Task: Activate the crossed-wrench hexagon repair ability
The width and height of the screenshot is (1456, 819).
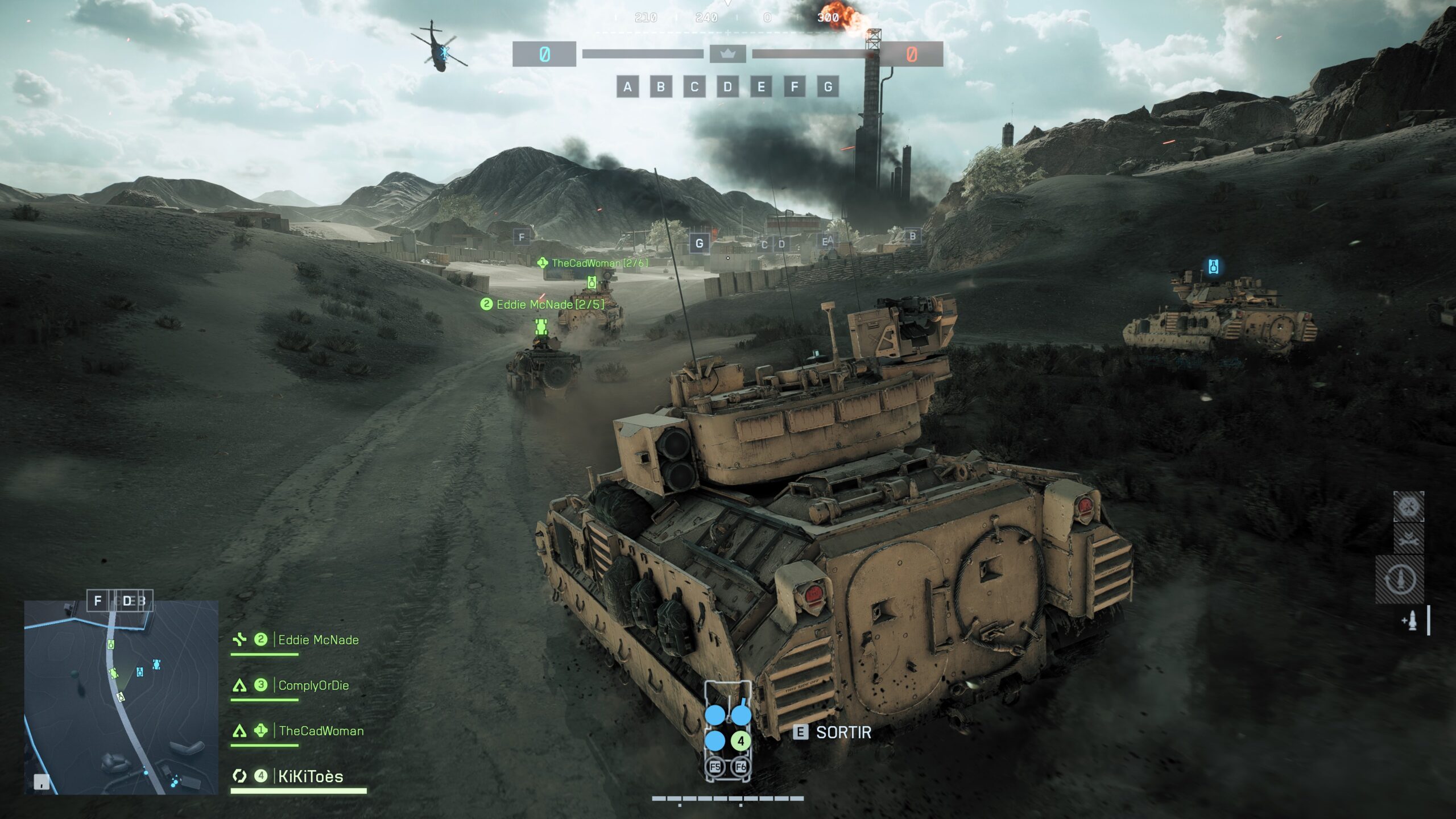Action: tap(1408, 506)
